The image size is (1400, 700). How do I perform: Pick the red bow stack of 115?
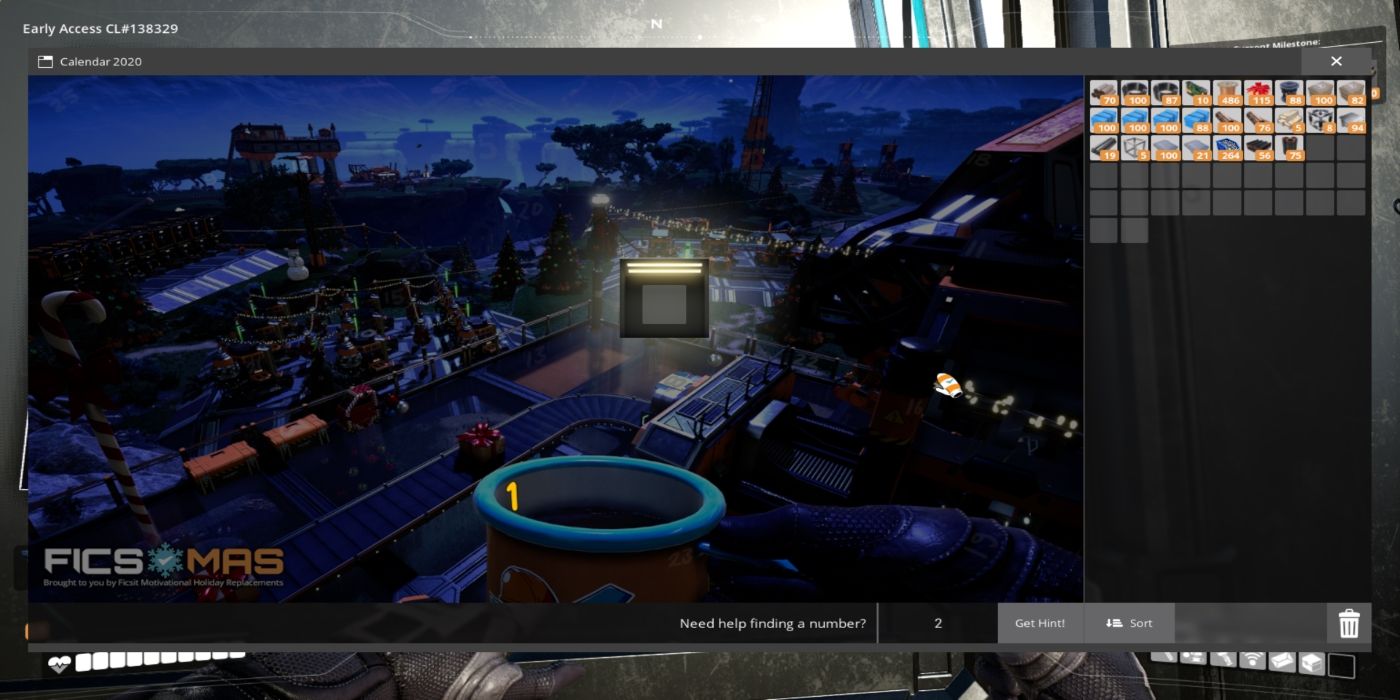(x=1258, y=94)
